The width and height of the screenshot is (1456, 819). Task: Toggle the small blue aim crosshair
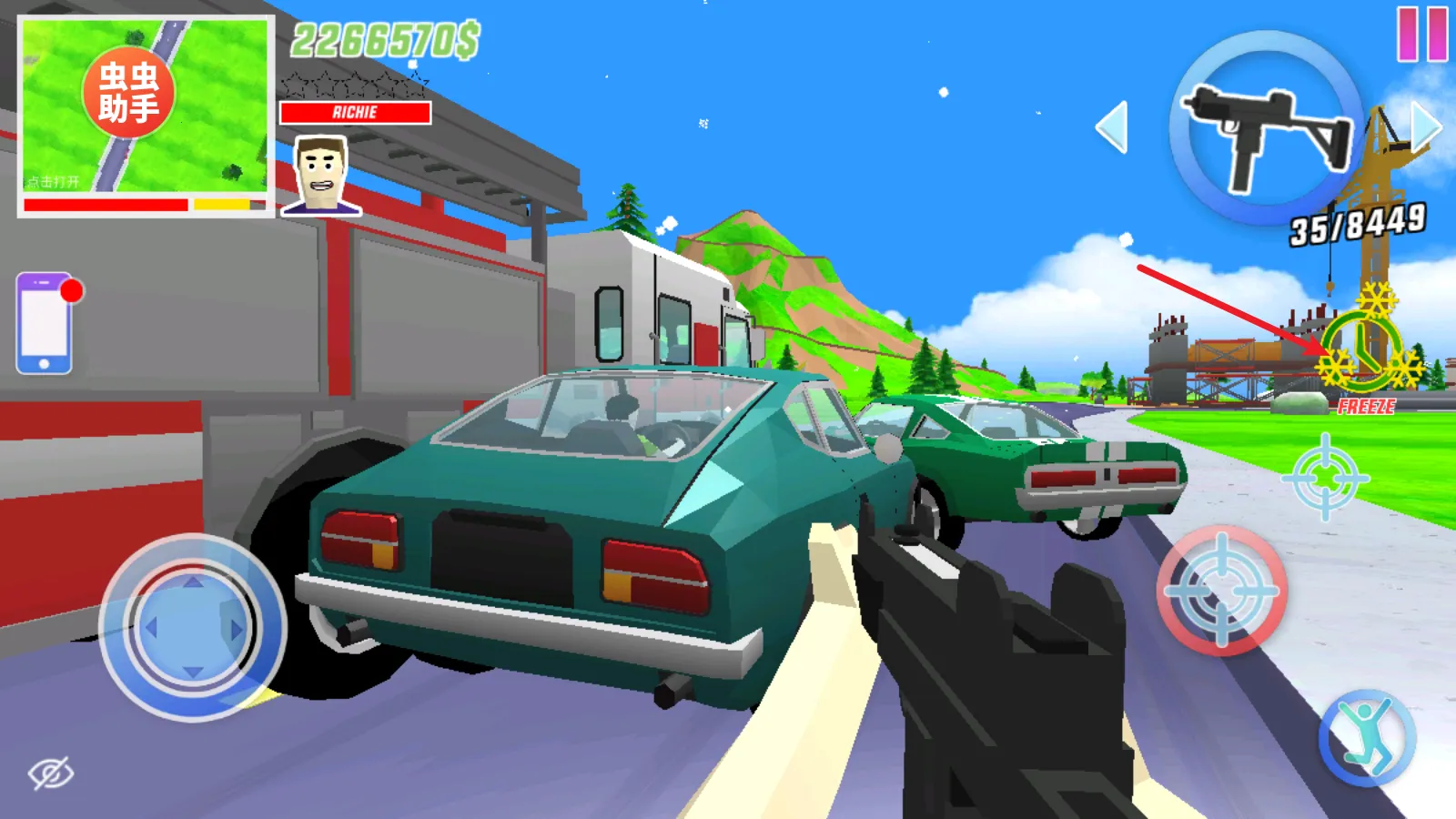(1325, 478)
